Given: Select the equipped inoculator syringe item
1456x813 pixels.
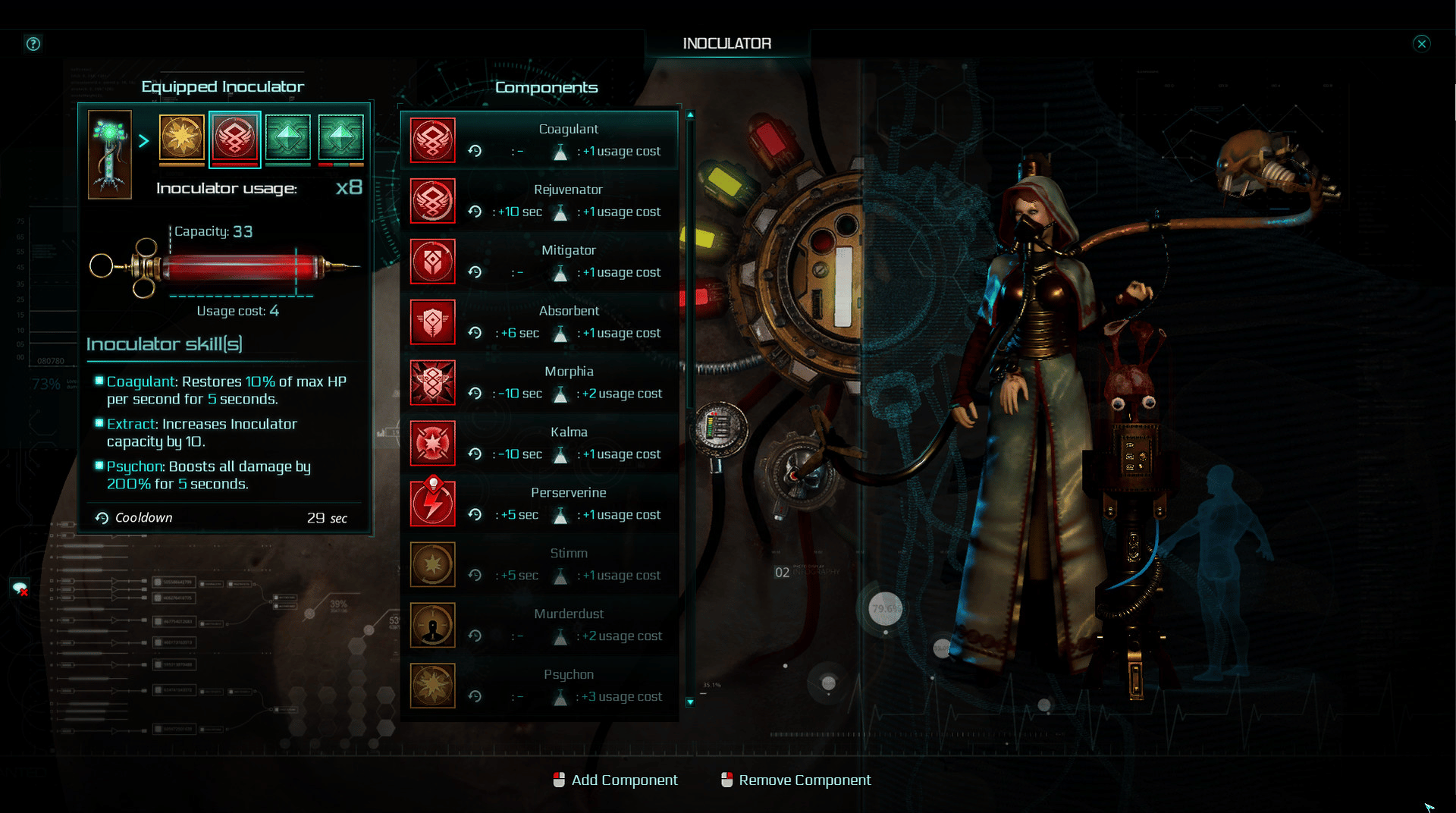Looking at the screenshot, I should pyautogui.click(x=110, y=154).
